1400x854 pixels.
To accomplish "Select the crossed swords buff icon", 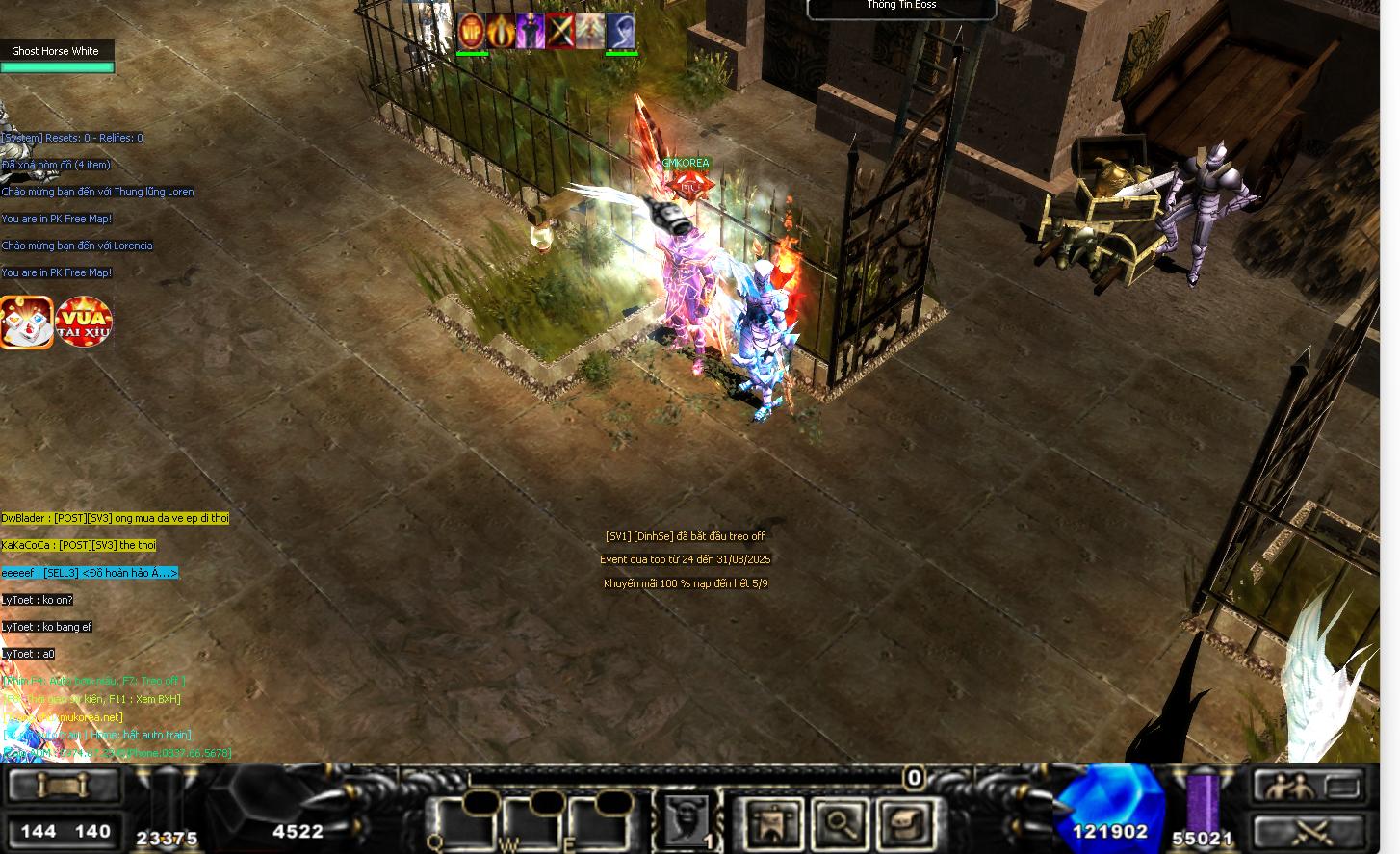I will click(560, 32).
